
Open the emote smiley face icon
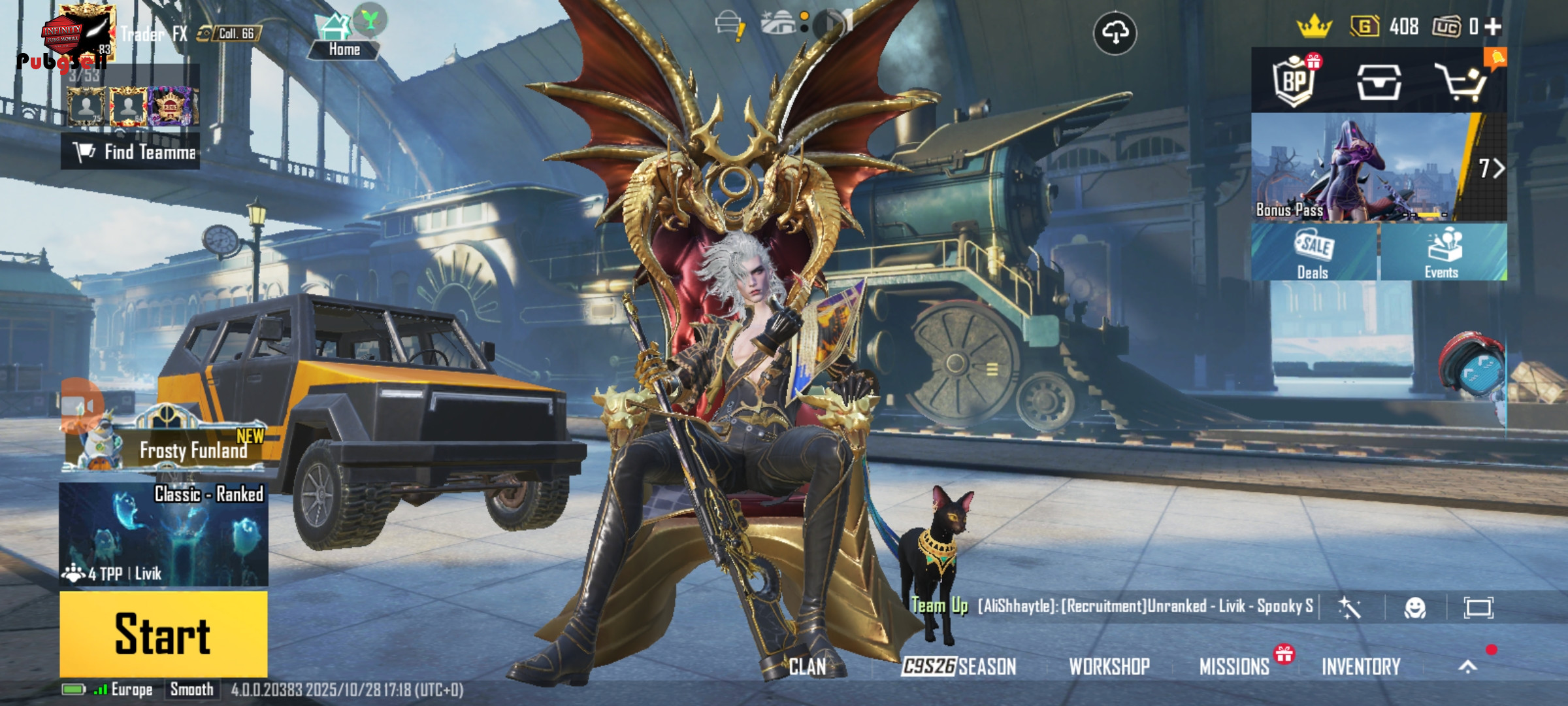(x=1414, y=608)
